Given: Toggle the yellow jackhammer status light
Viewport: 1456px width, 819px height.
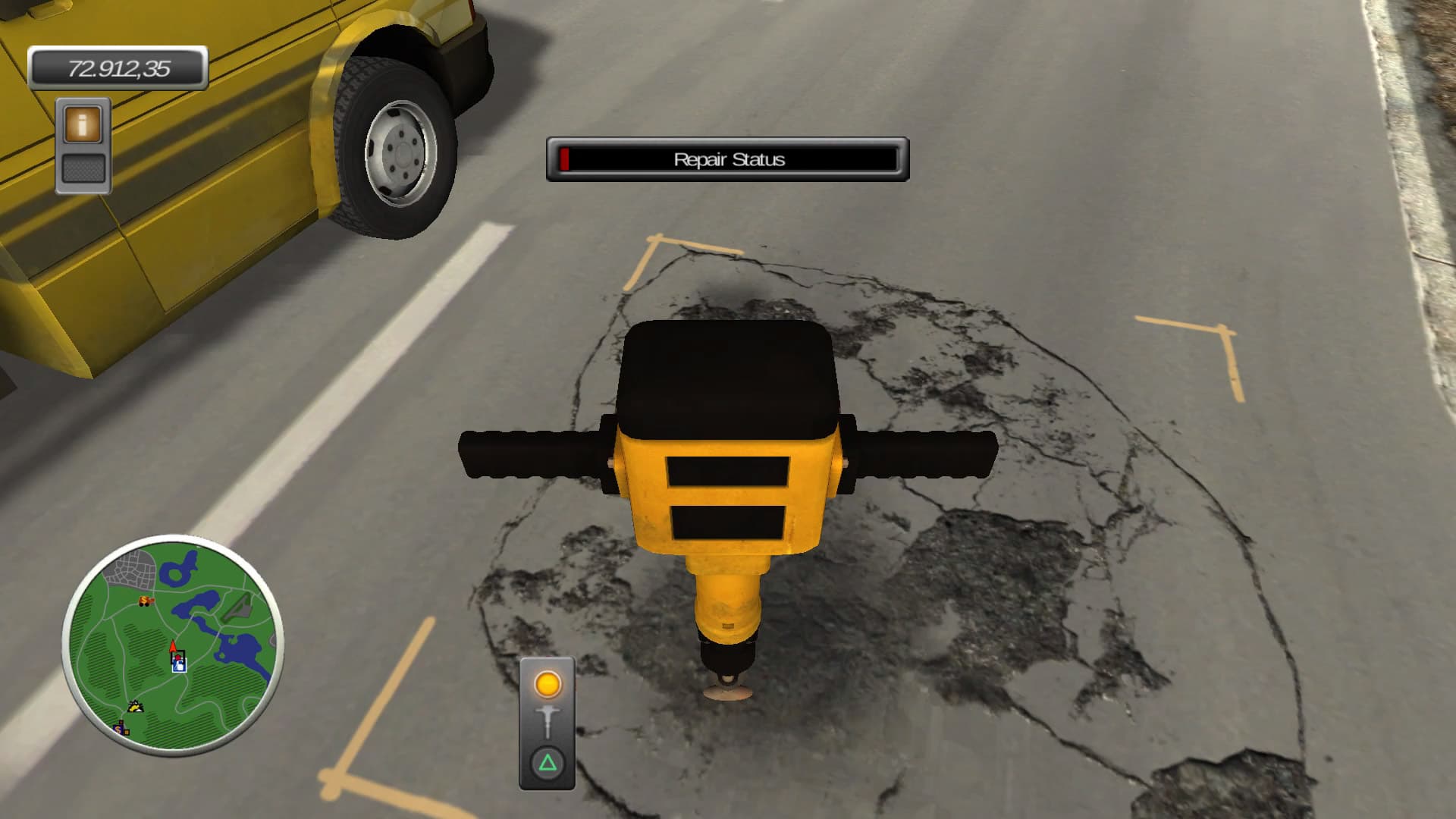Looking at the screenshot, I should [548, 684].
